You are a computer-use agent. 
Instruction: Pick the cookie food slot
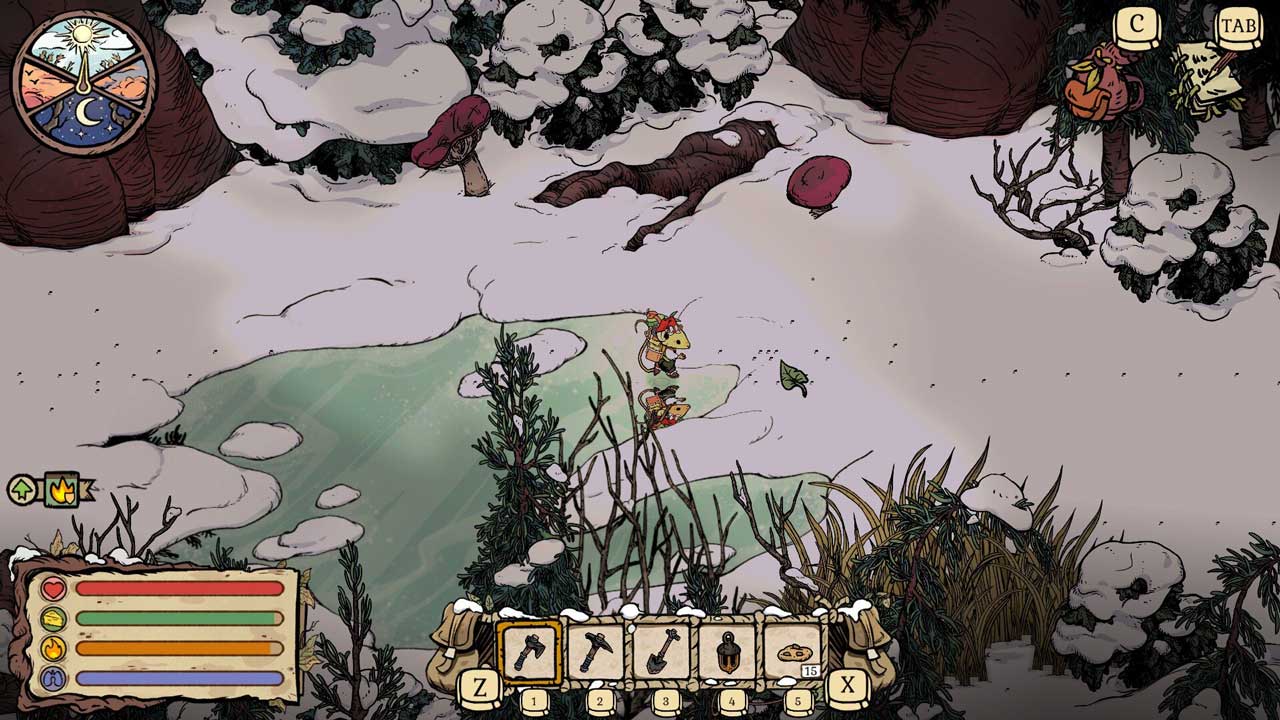coord(795,652)
